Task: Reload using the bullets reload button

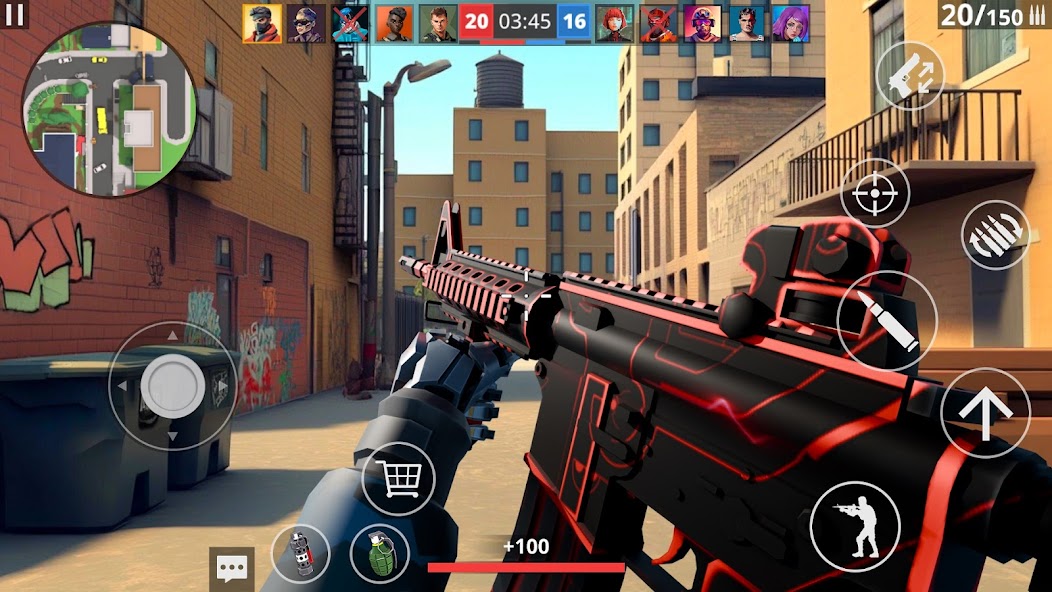Action: pos(995,235)
